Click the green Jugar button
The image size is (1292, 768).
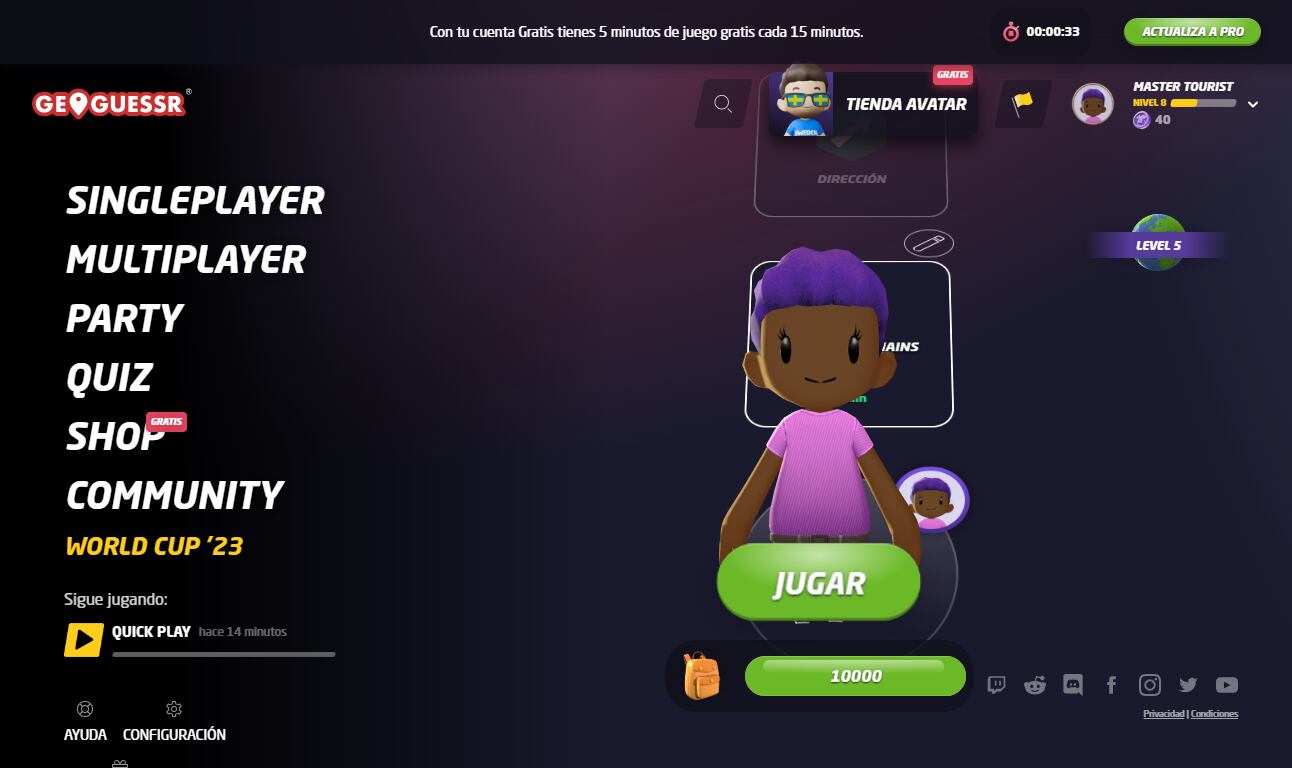pyautogui.click(x=818, y=584)
